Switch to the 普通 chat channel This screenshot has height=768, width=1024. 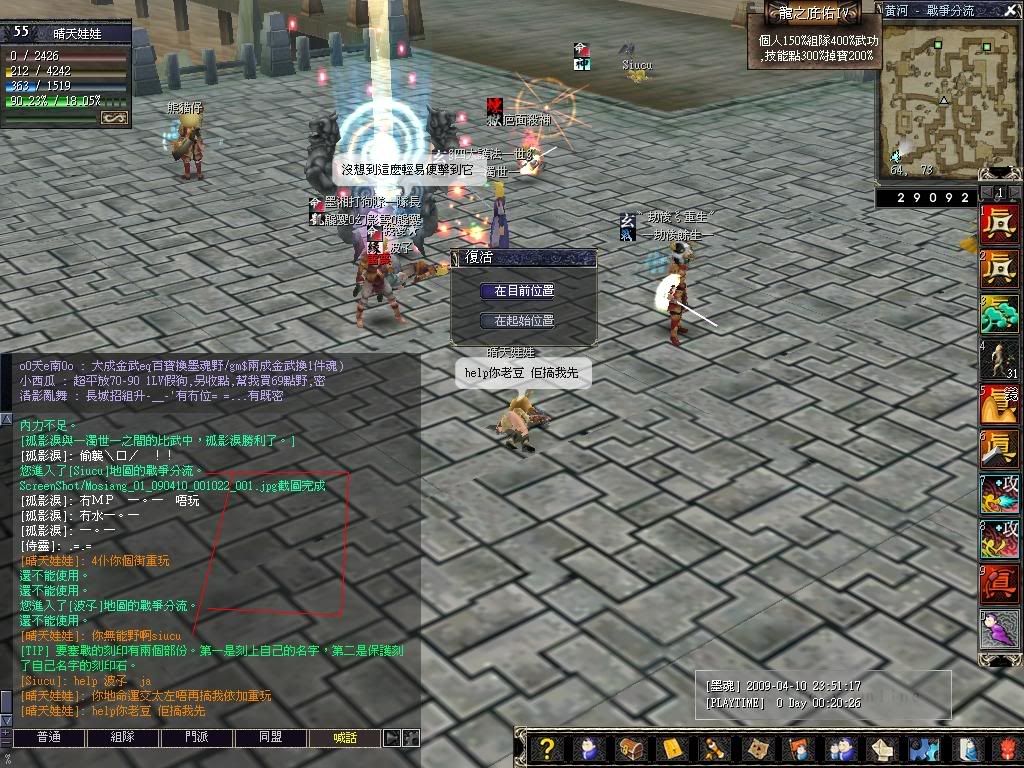click(49, 738)
